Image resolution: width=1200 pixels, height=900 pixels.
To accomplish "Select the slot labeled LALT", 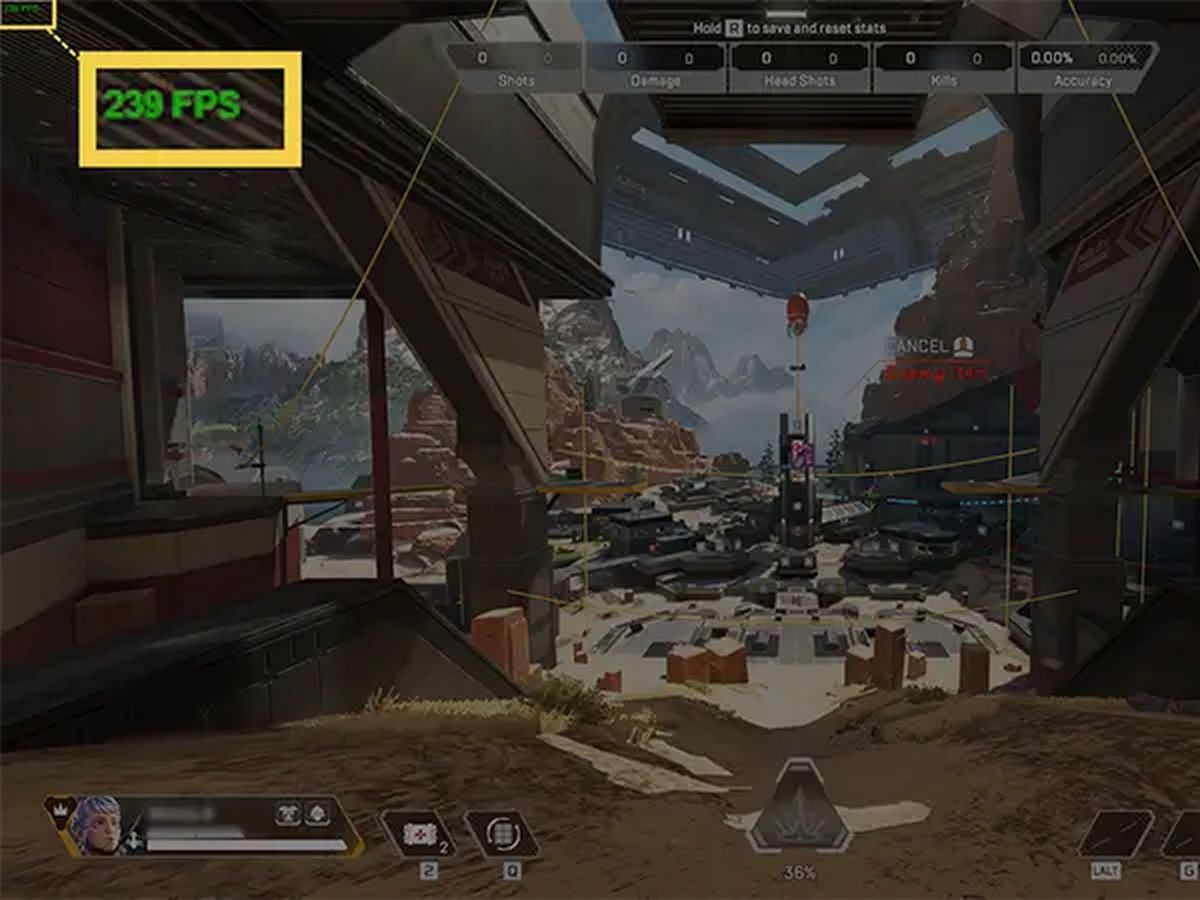I will [1115, 834].
